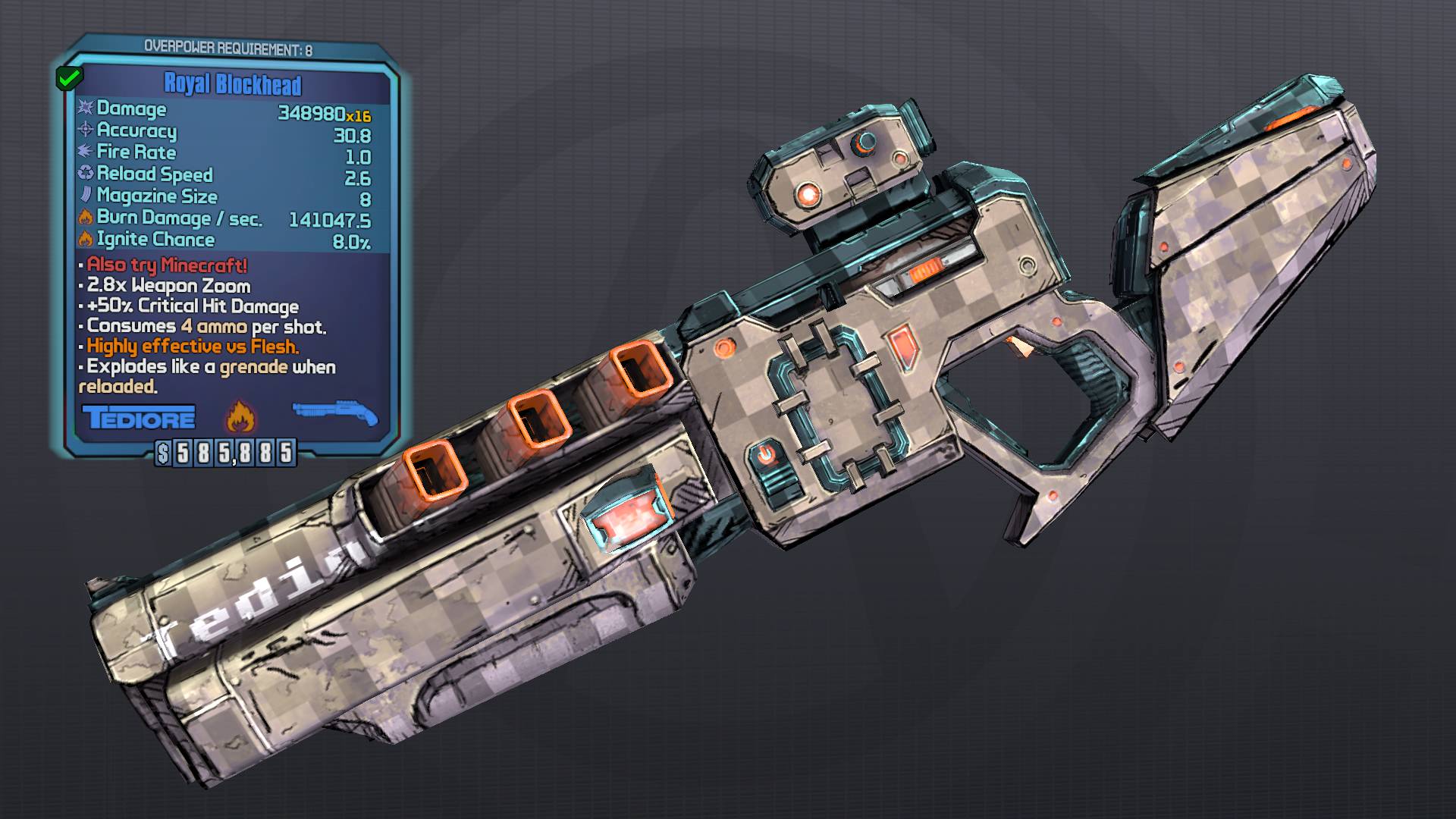
Task: Click the green checkmark badge on the item card
Action: pos(70,77)
